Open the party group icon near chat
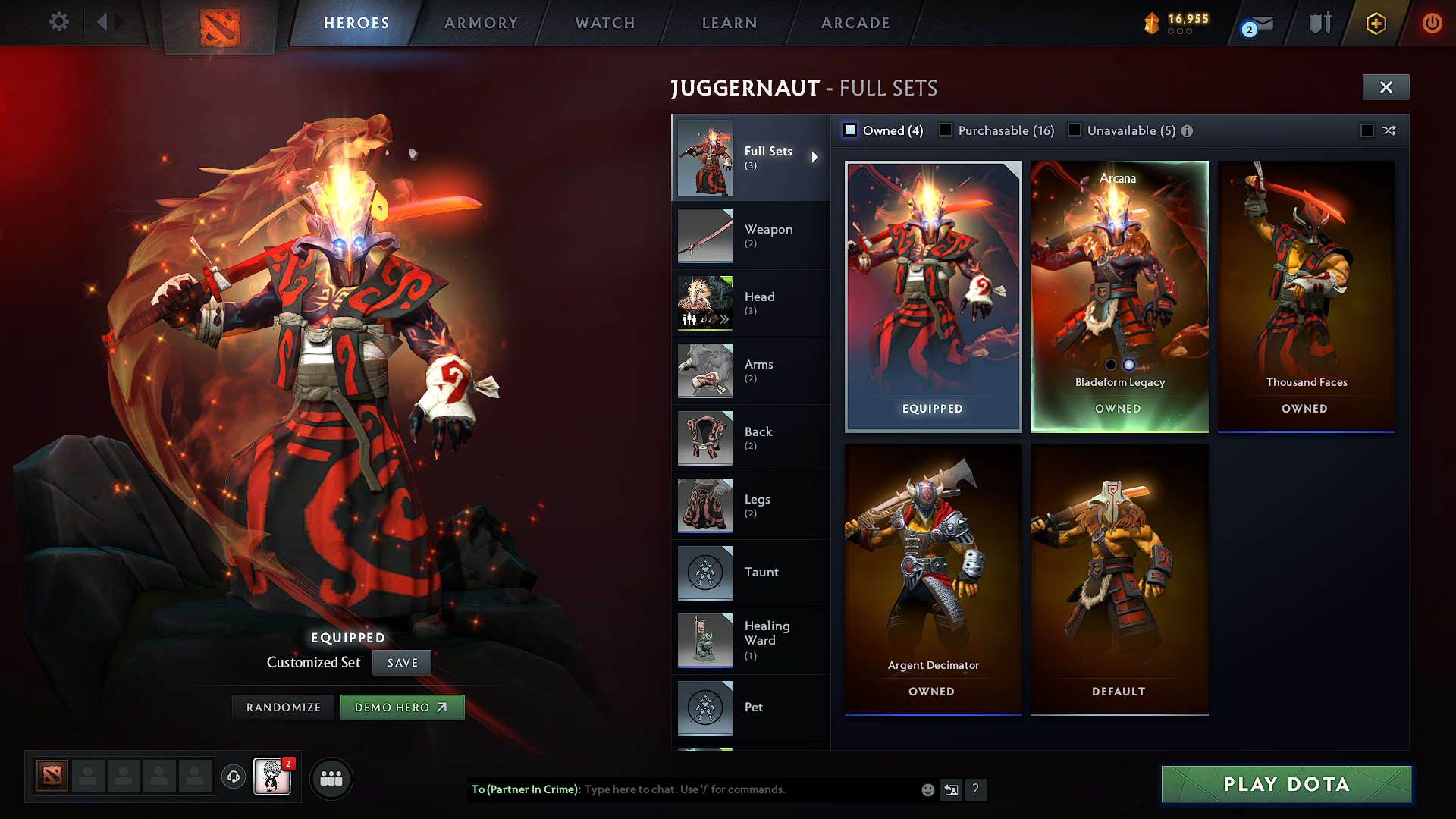The image size is (1456, 819). coord(331,777)
